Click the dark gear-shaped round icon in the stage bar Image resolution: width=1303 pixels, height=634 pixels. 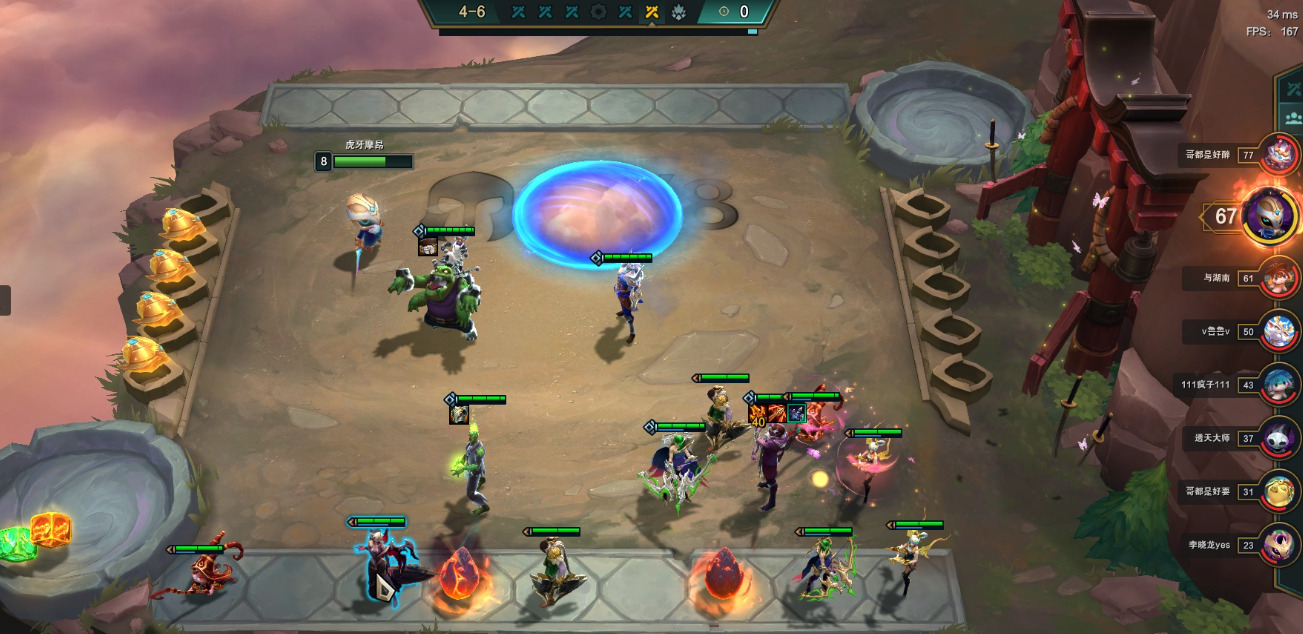(598, 12)
